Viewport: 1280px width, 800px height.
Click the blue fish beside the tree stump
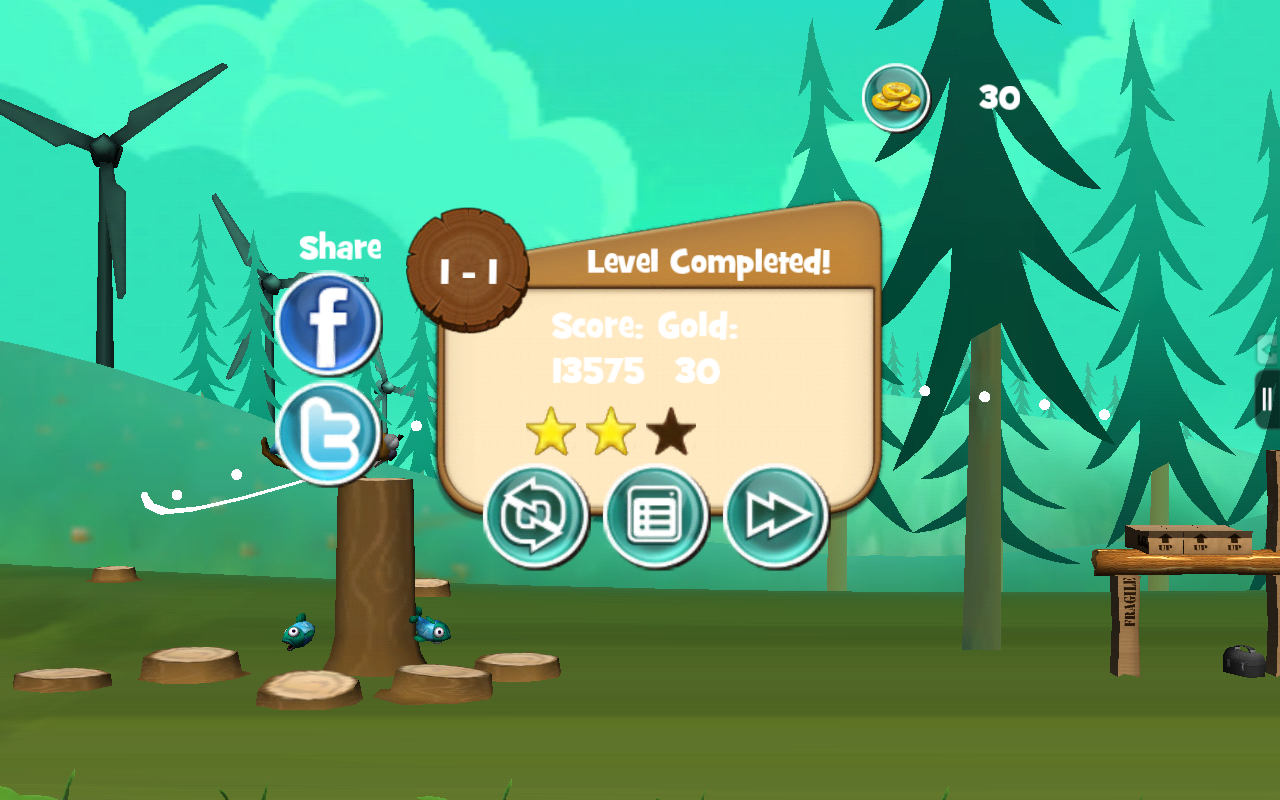click(300, 632)
